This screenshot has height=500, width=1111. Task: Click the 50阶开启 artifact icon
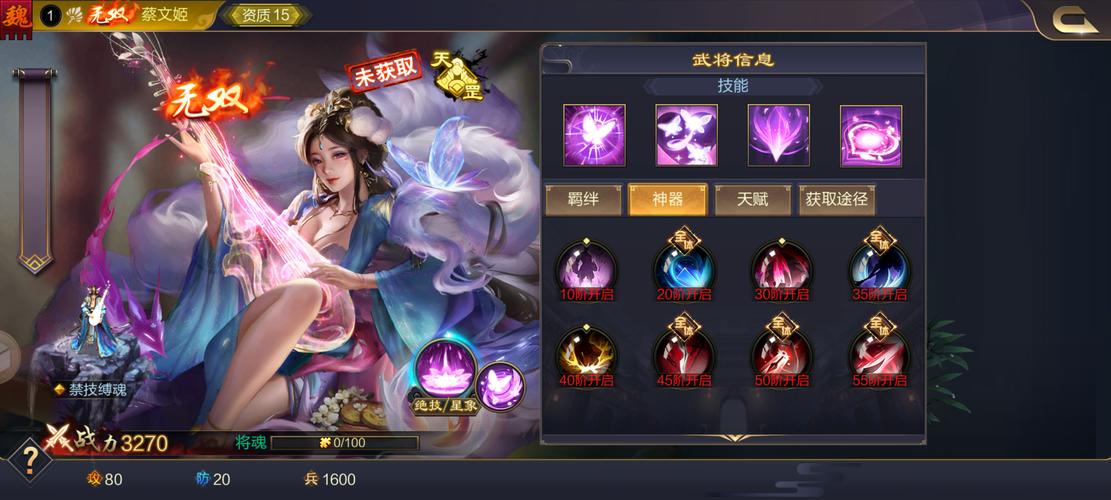click(781, 354)
